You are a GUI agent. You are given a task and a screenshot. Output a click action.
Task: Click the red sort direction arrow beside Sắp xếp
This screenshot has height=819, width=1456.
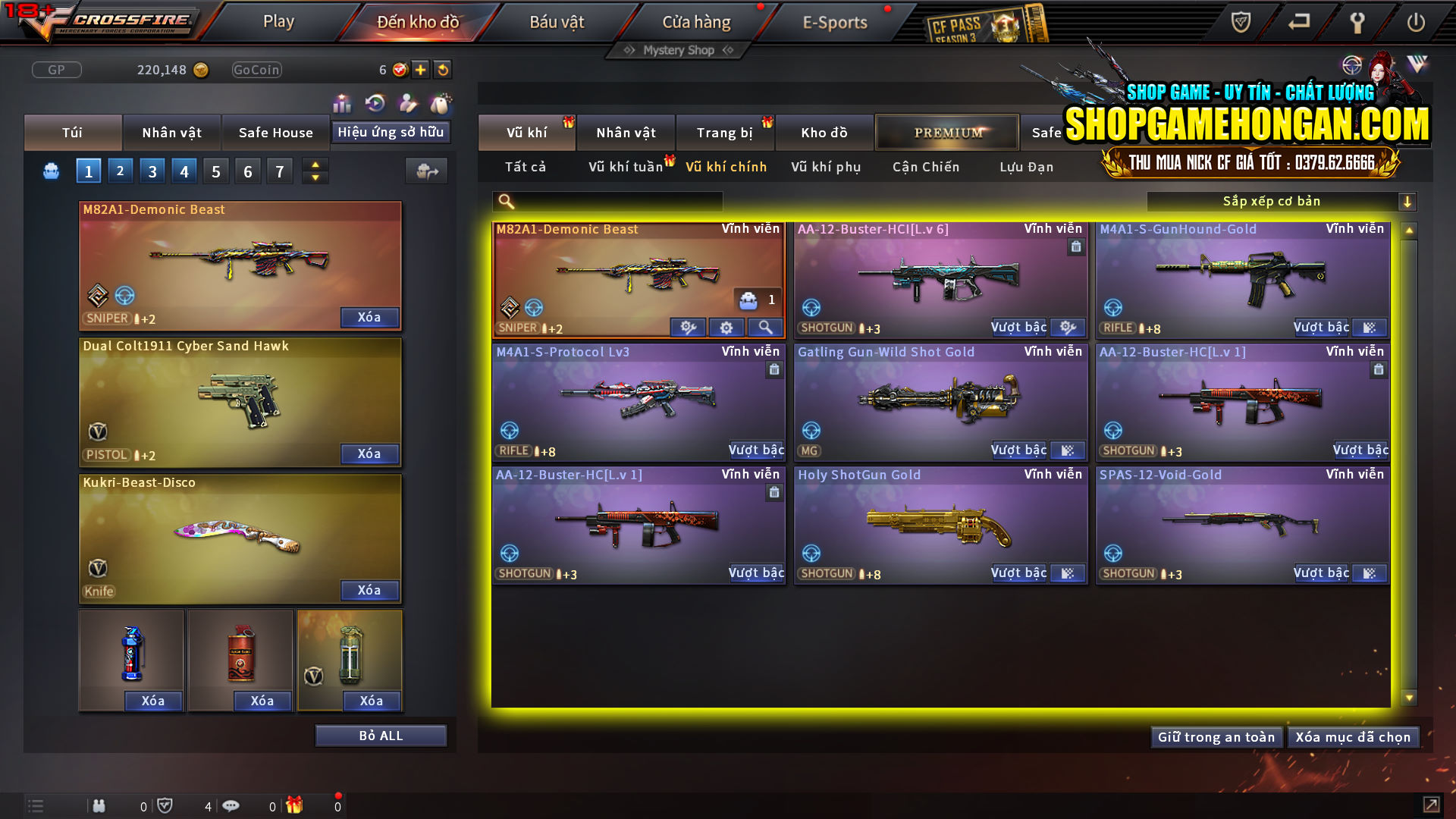coord(1408,201)
